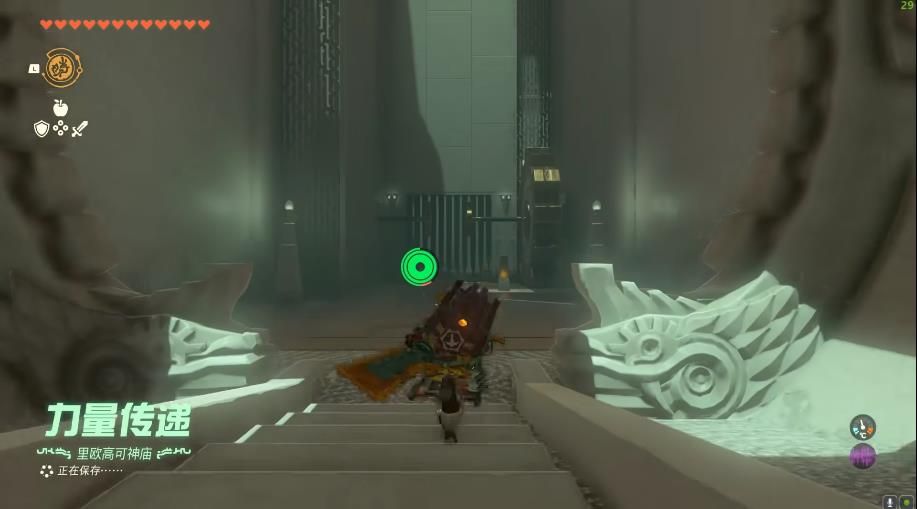Open the shield quick-select icon
Screen dimensions: 917x509
click(x=41, y=128)
